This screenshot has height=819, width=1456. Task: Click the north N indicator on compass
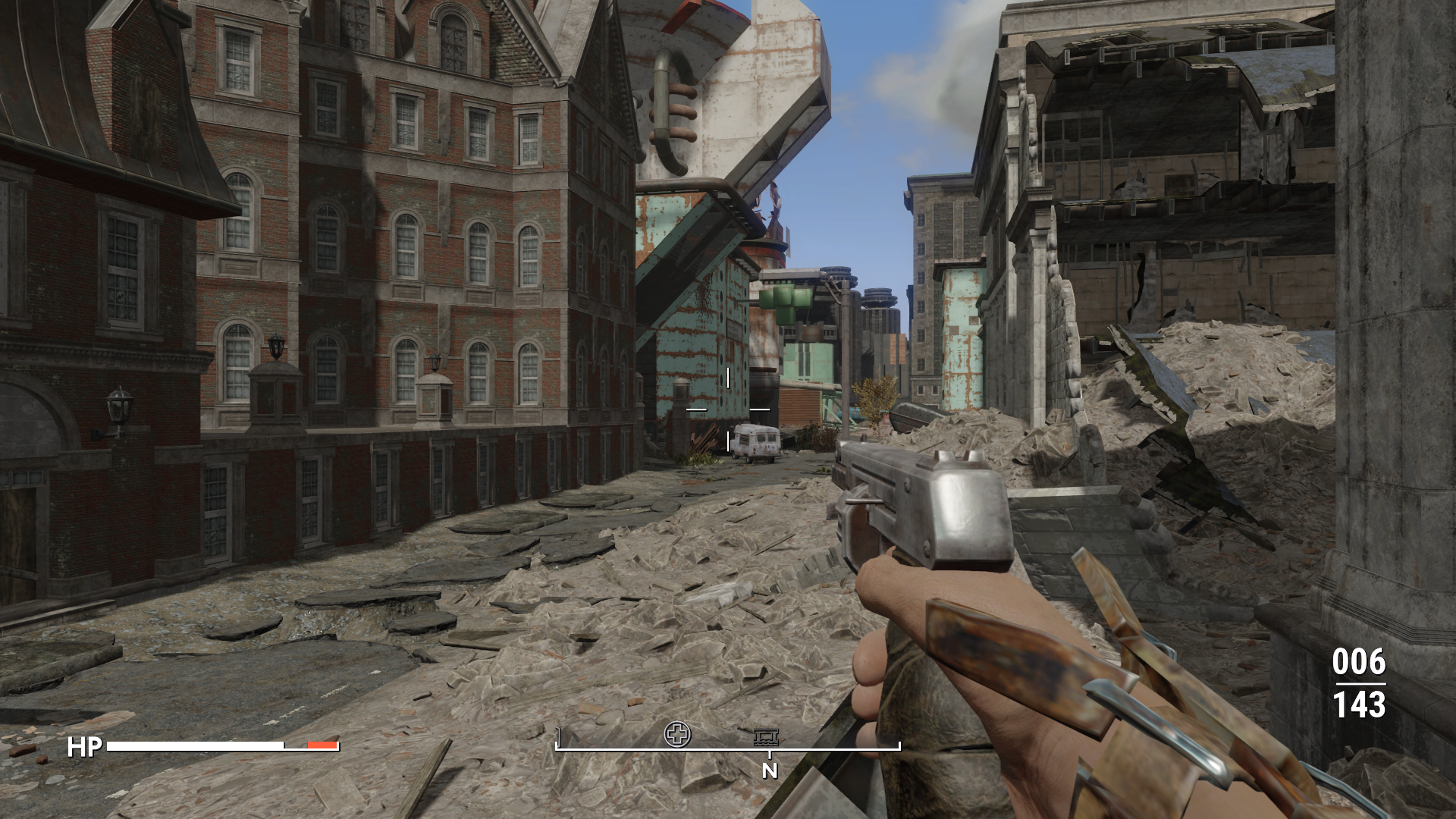point(770,770)
